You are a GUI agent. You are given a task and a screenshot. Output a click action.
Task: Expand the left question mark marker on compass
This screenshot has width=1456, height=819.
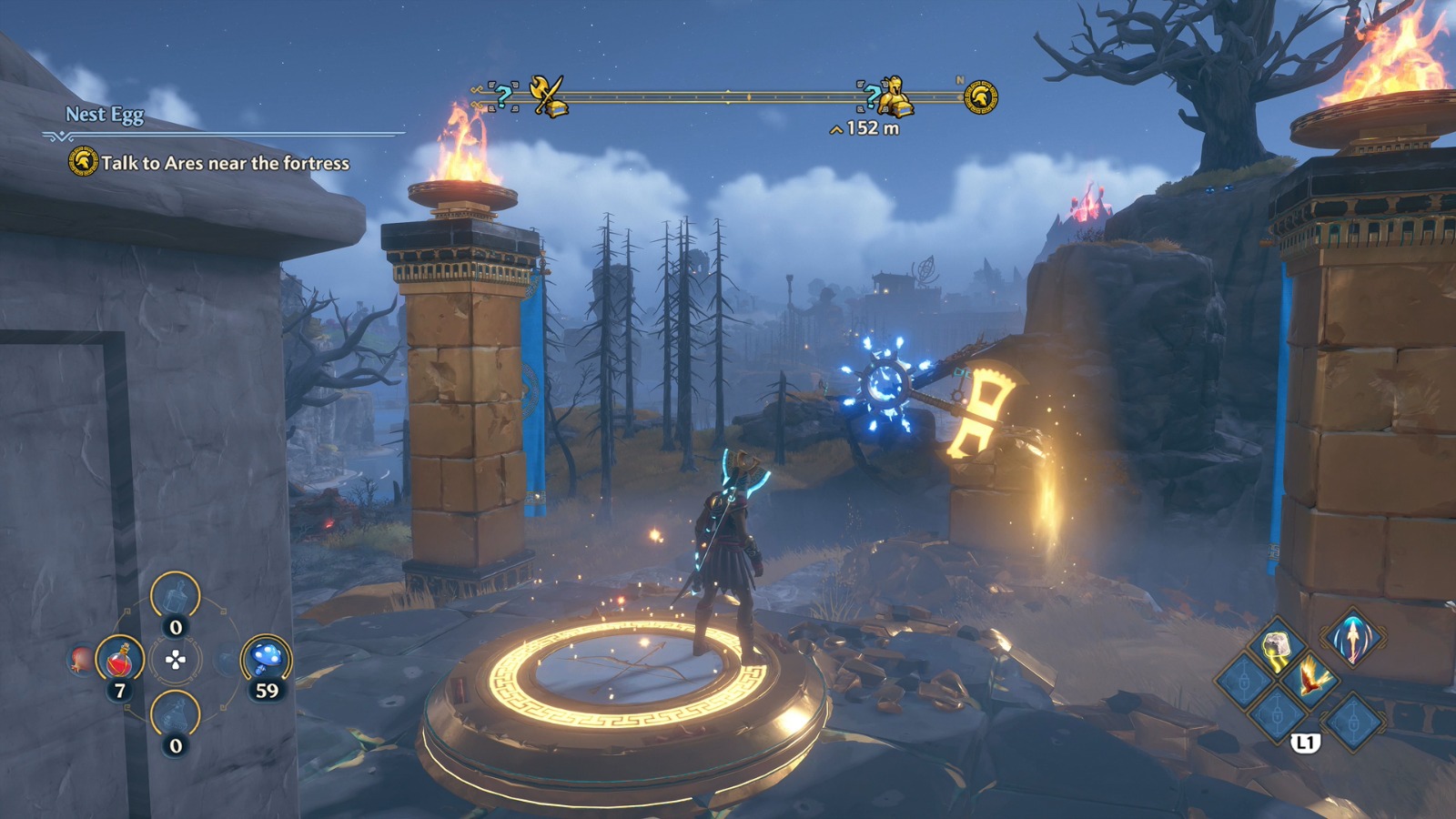point(502,96)
